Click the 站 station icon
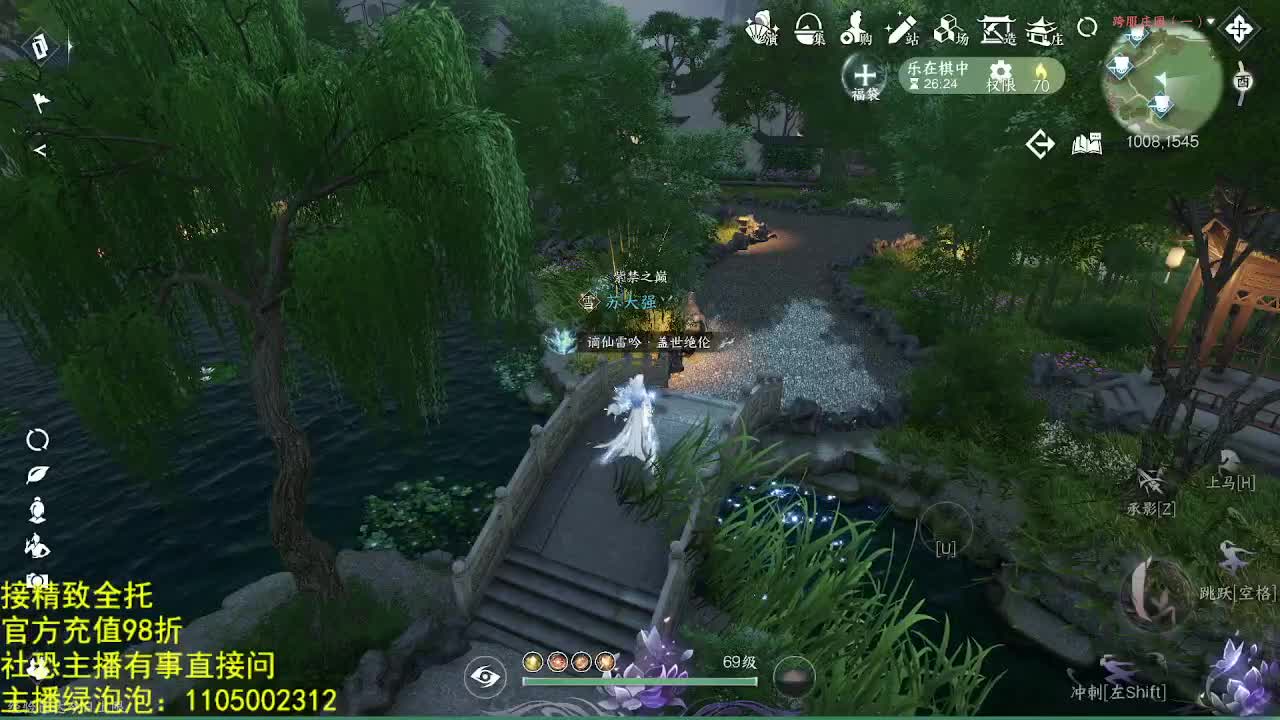Screen dimensions: 1280x720 tap(902, 31)
